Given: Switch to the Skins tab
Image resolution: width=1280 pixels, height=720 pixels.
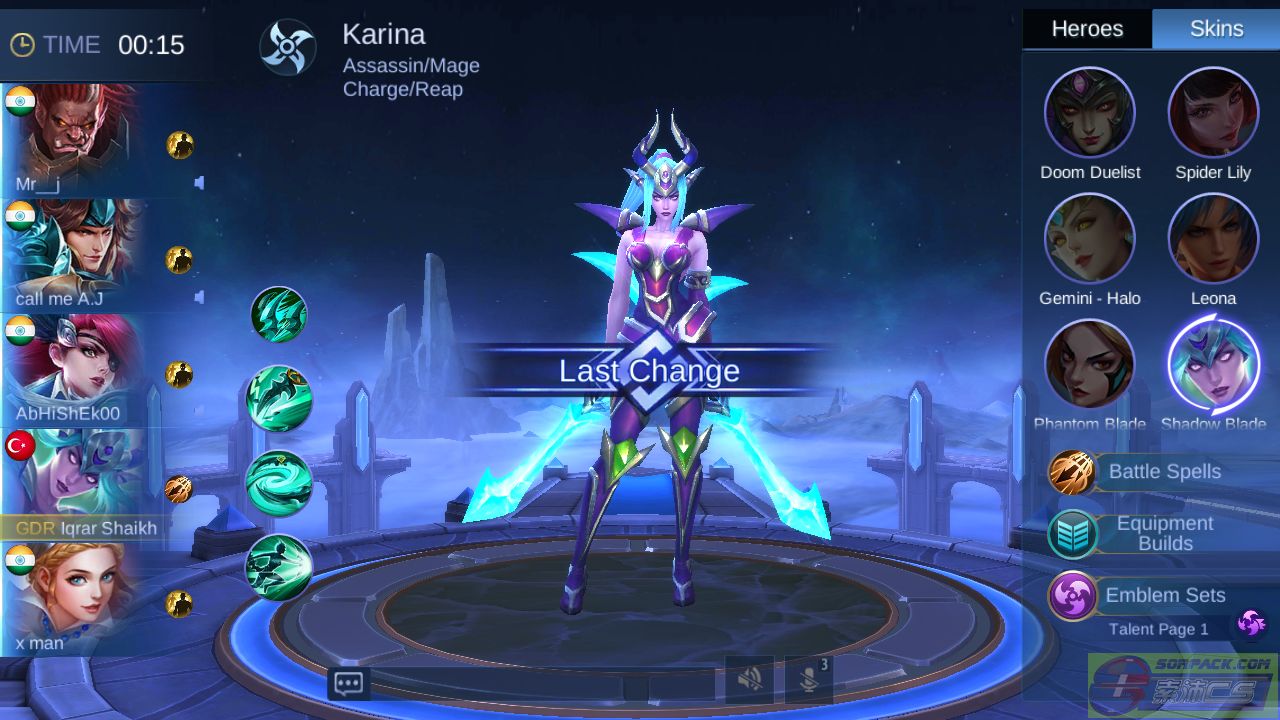Looking at the screenshot, I should click(1216, 29).
